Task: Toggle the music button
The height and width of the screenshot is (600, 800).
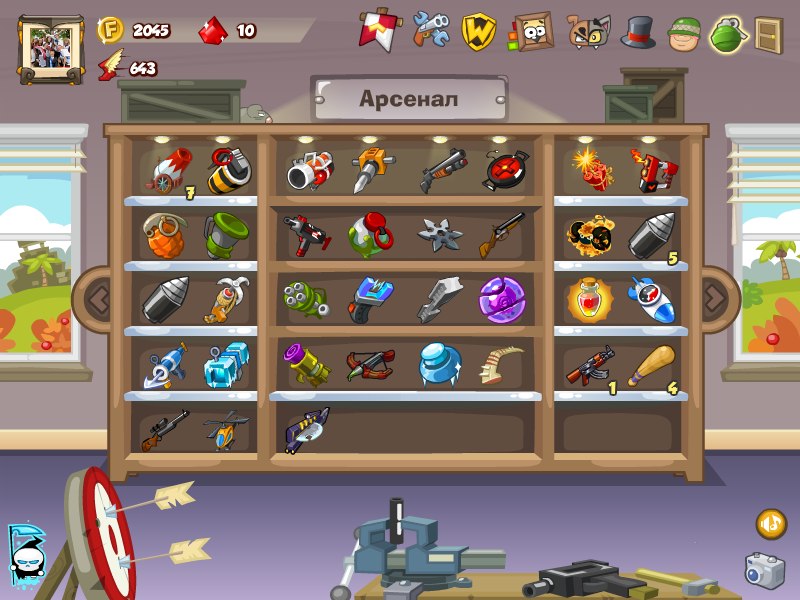Action: click(x=770, y=522)
